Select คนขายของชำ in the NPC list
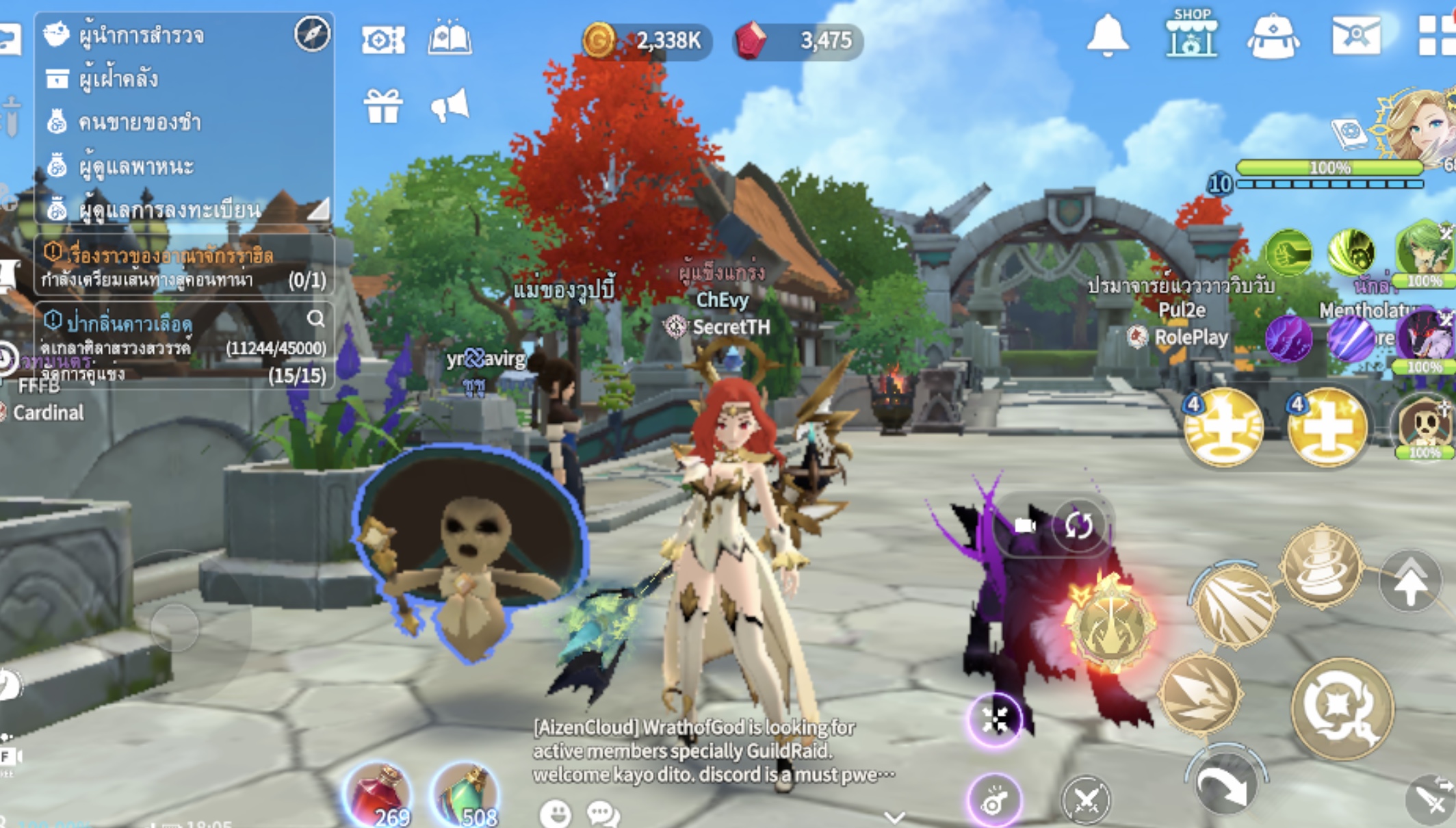The height and width of the screenshot is (828, 1456). [138, 122]
